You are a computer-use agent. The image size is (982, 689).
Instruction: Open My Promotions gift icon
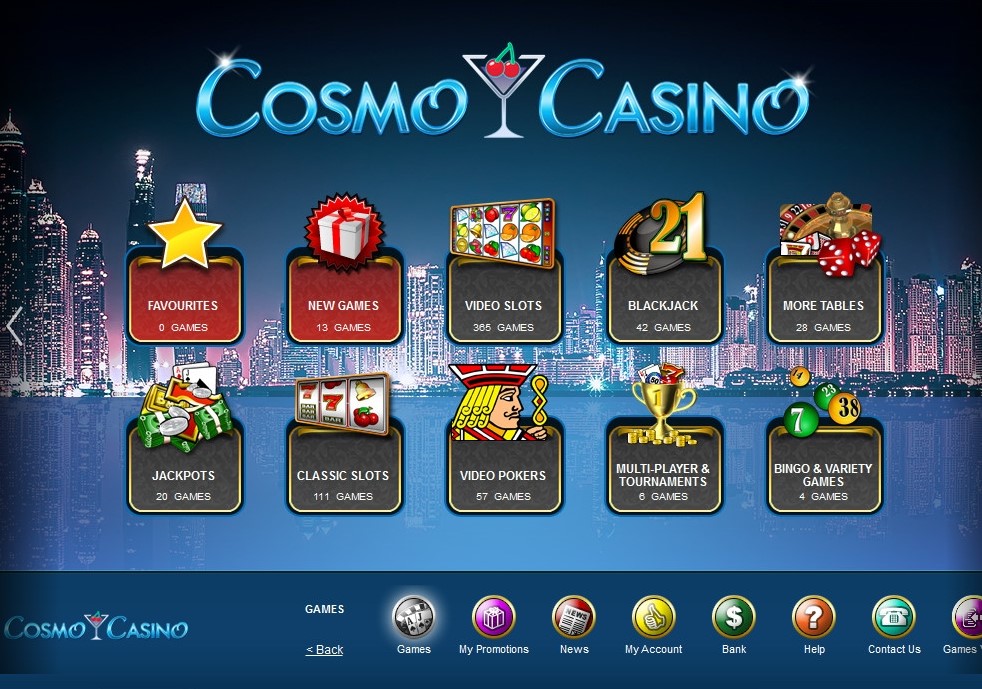pyautogui.click(x=493, y=618)
